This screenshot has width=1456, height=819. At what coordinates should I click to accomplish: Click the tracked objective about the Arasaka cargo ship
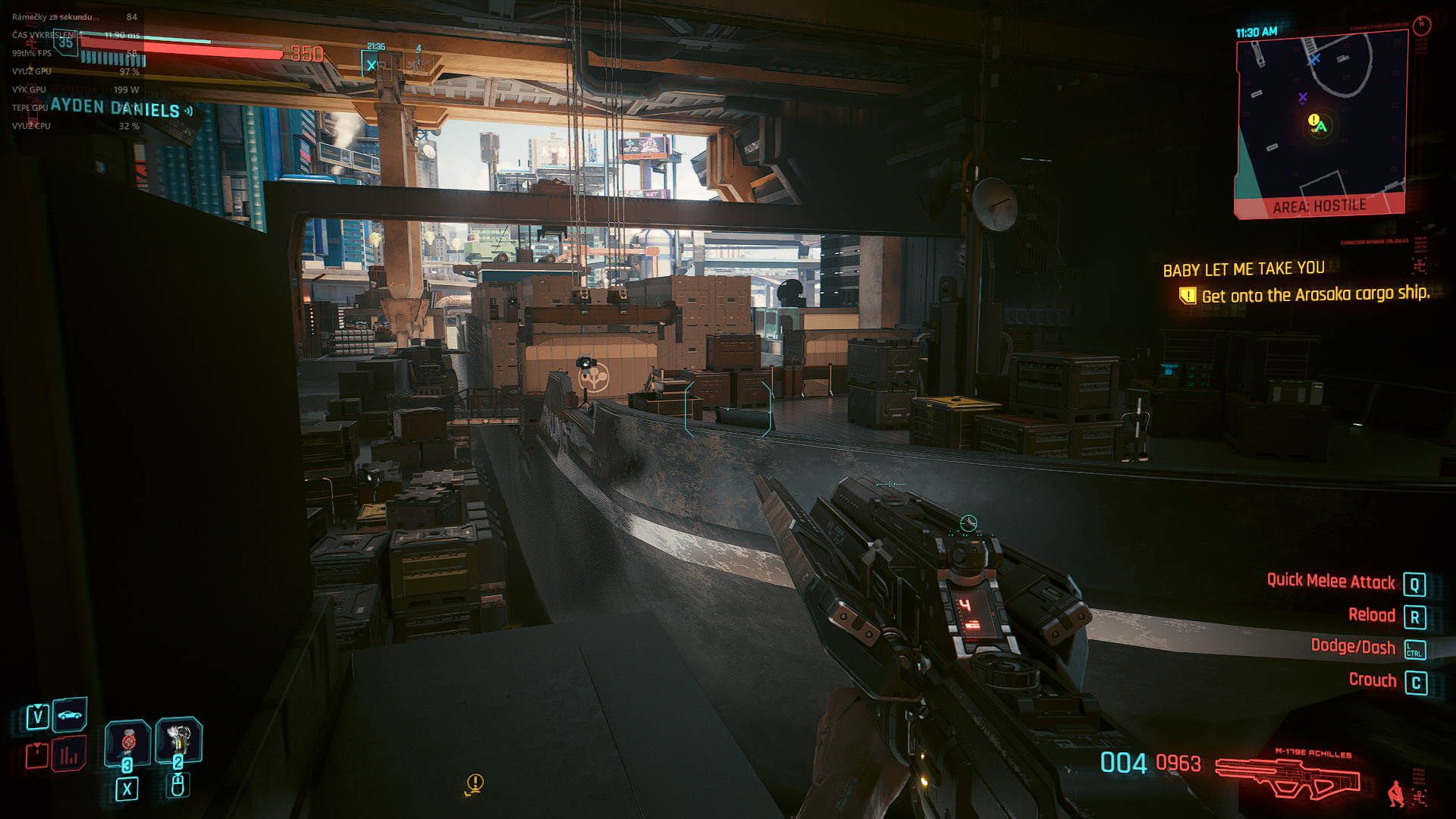click(1314, 295)
